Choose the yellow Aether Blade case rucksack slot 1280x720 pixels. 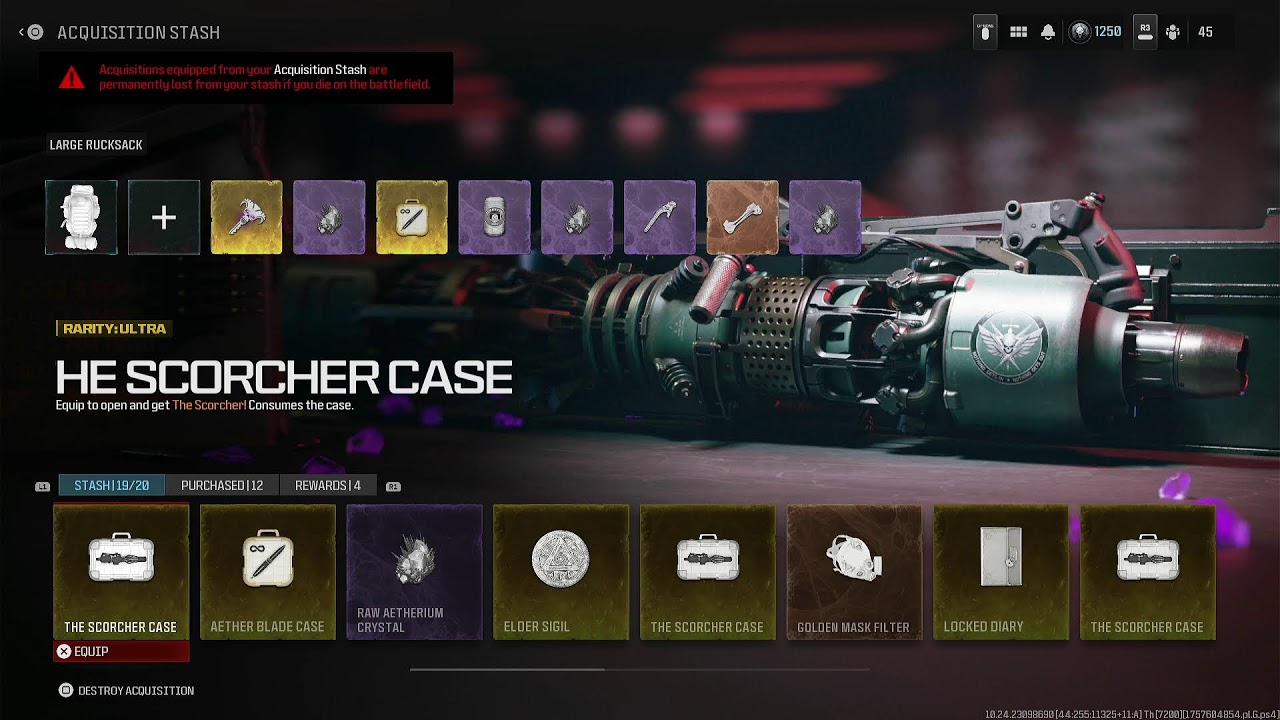(x=412, y=217)
